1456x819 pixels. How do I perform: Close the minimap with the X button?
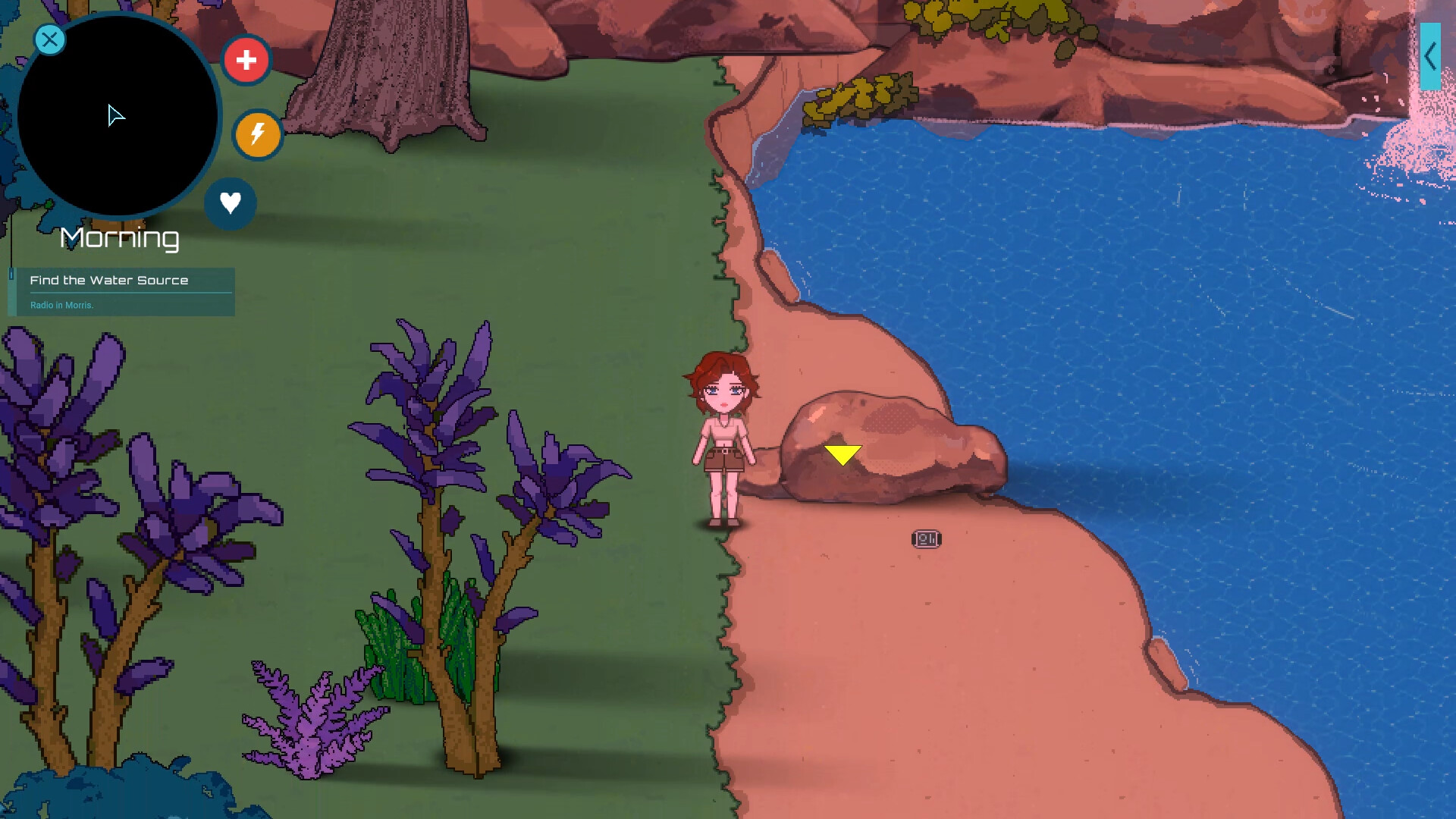(x=49, y=39)
